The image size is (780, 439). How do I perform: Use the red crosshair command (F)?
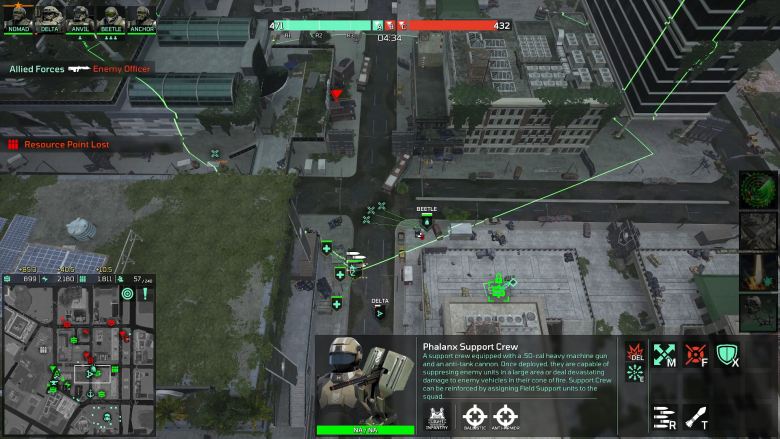(x=696, y=354)
